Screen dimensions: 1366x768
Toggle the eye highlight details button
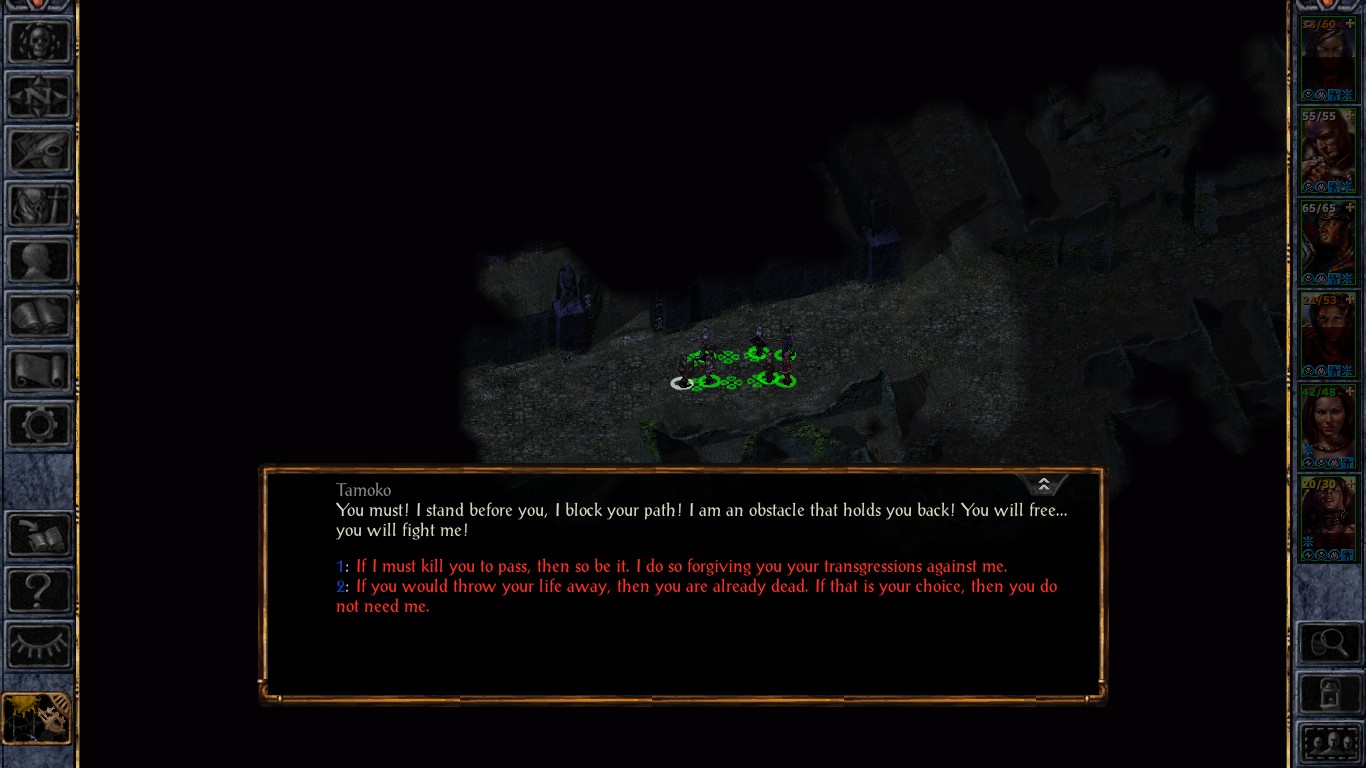39,644
